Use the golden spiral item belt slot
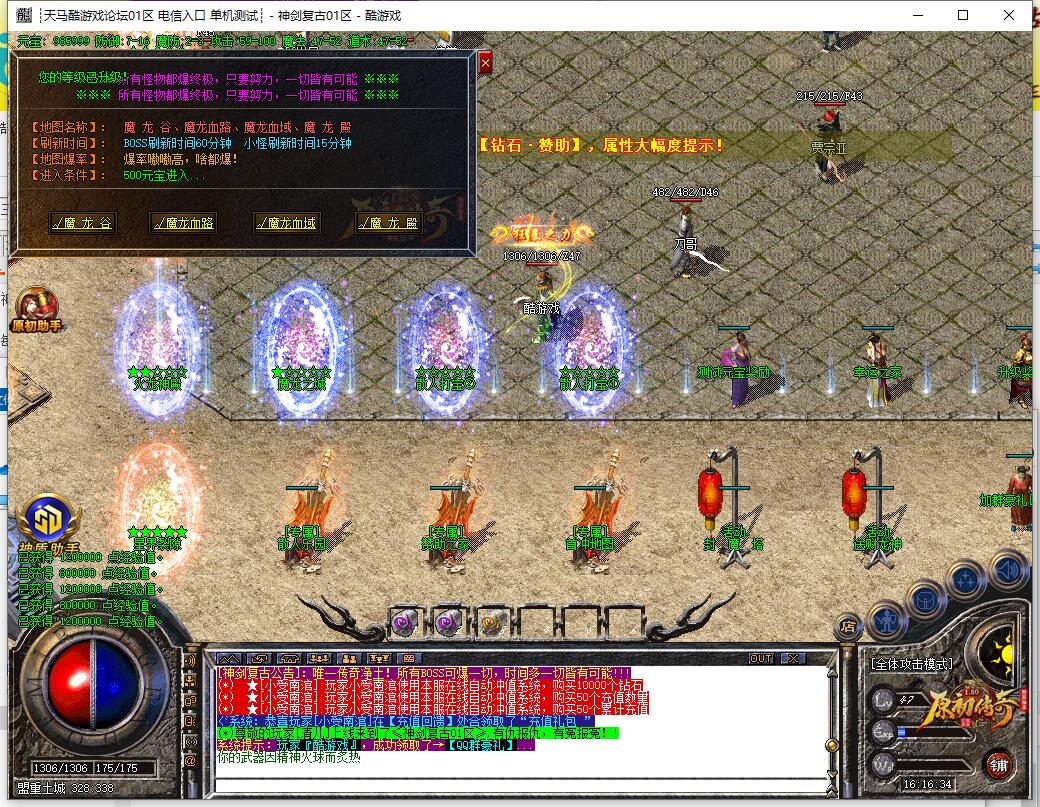1040x807 pixels. (490, 622)
